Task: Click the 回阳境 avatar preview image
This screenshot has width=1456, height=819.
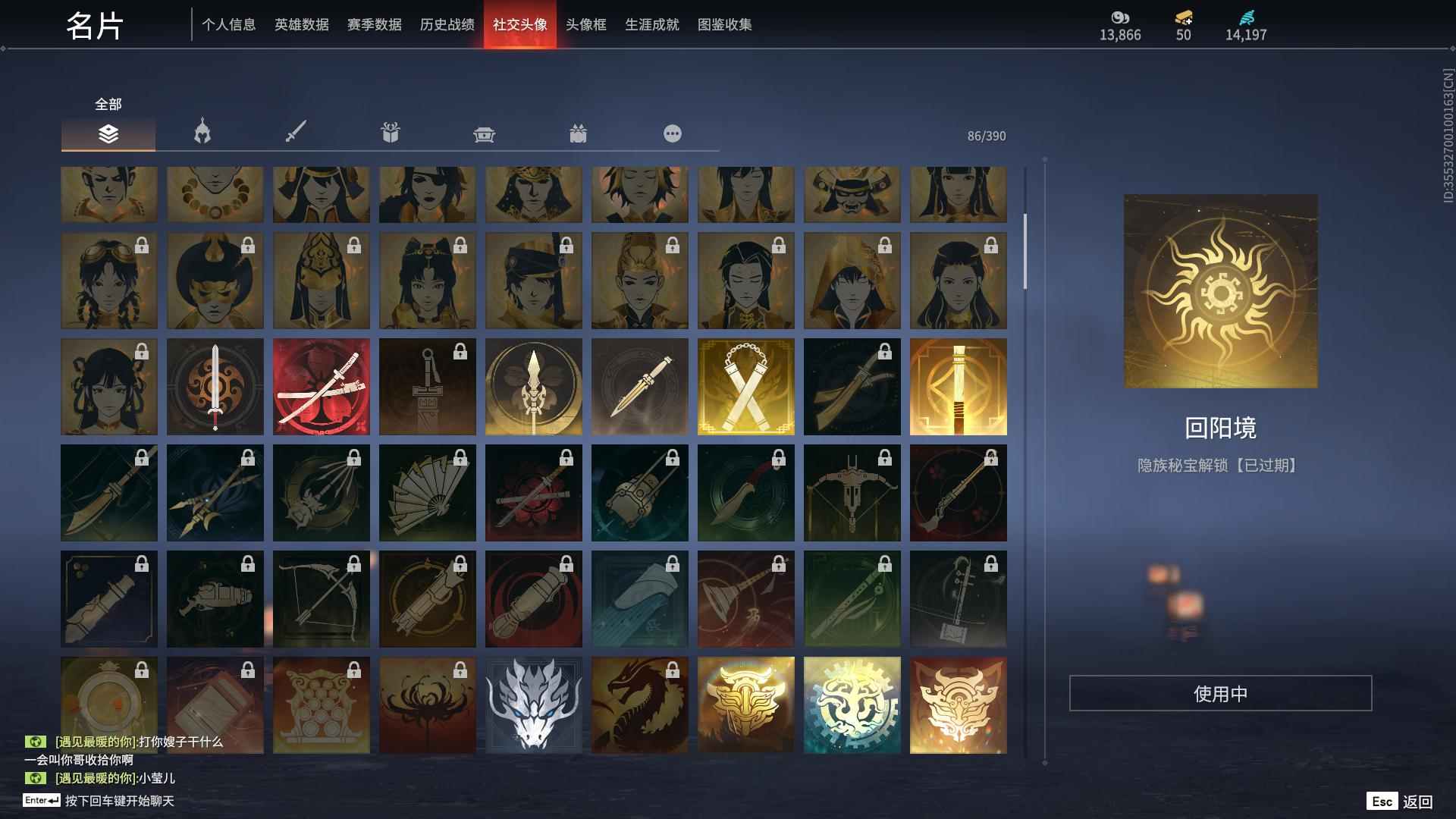Action: 1221,292
